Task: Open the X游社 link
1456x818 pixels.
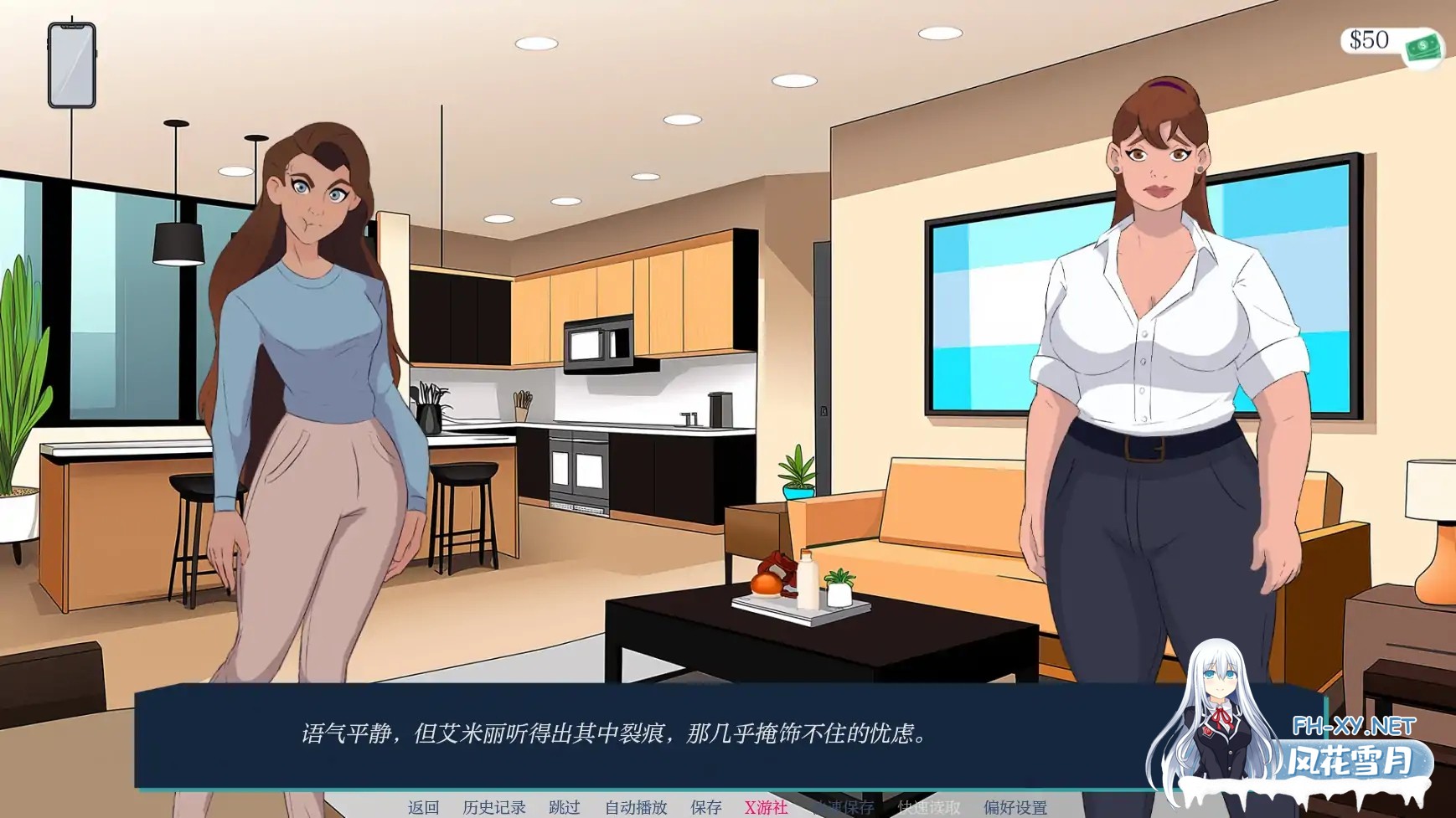Action: pyautogui.click(x=766, y=807)
